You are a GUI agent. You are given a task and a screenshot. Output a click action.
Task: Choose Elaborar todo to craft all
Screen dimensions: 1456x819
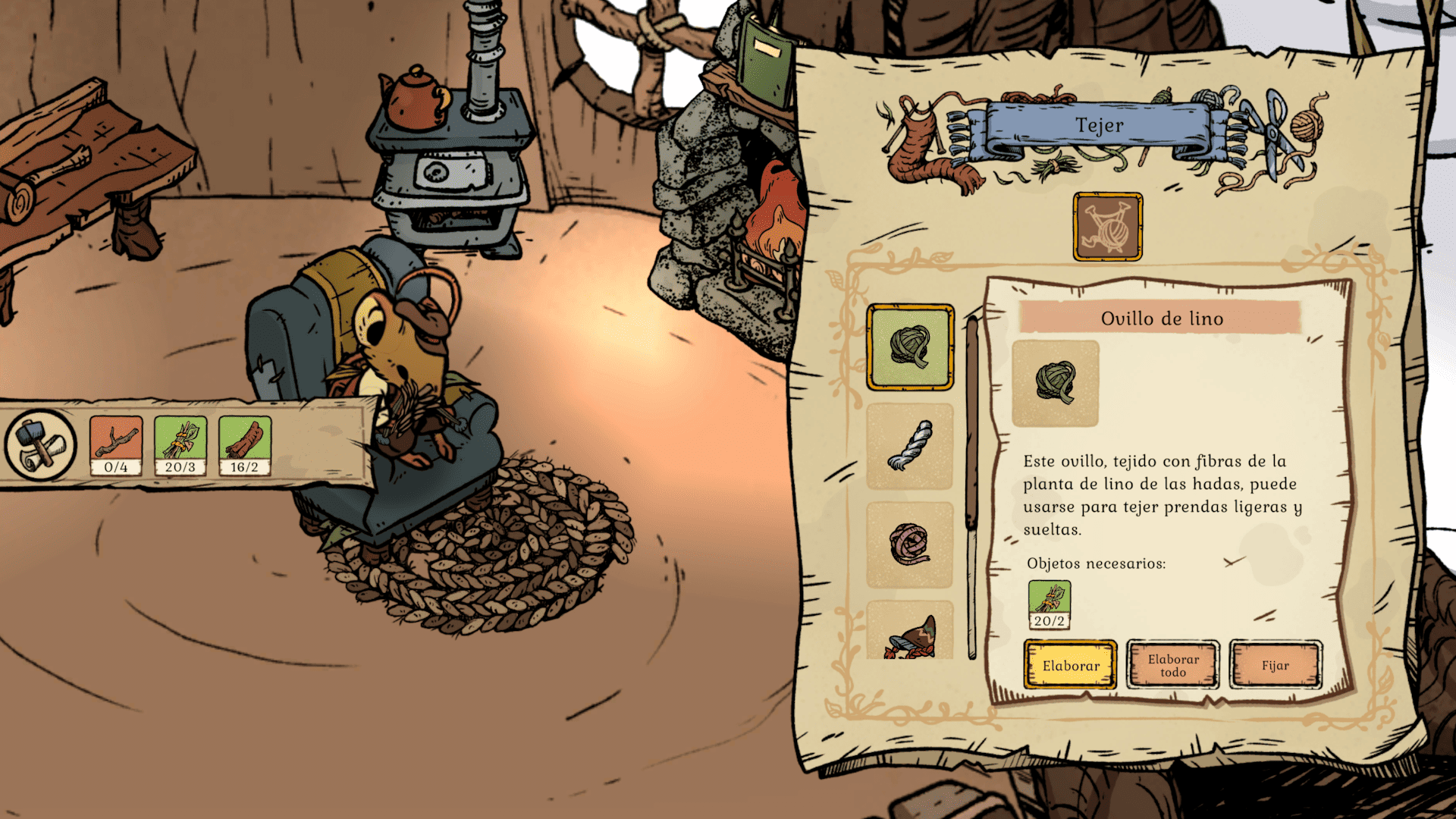1172,665
